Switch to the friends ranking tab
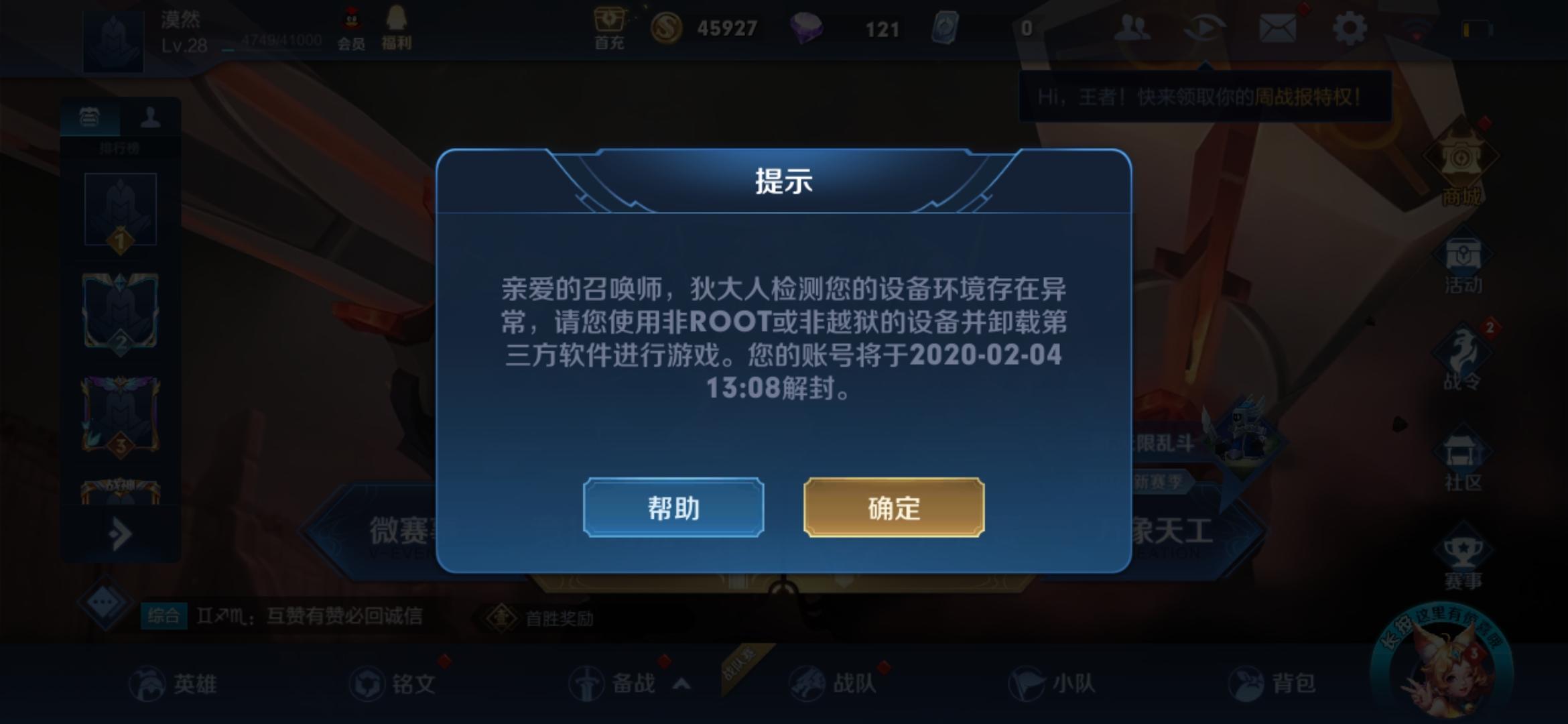The height and width of the screenshot is (724, 1568). [x=151, y=117]
